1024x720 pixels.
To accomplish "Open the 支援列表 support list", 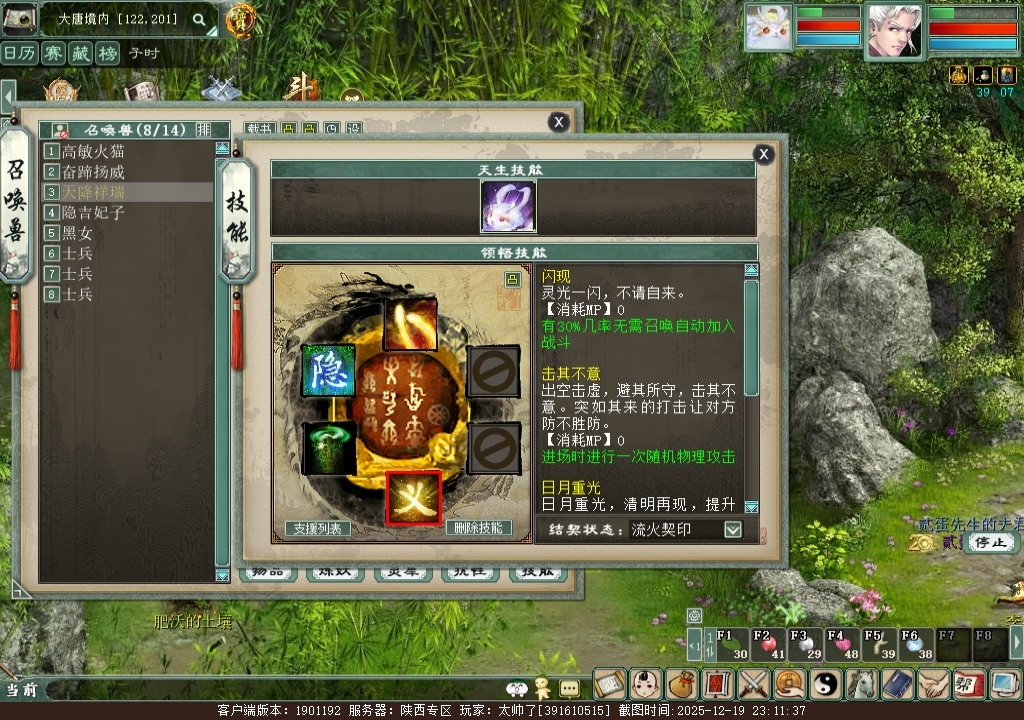I will coord(318,528).
